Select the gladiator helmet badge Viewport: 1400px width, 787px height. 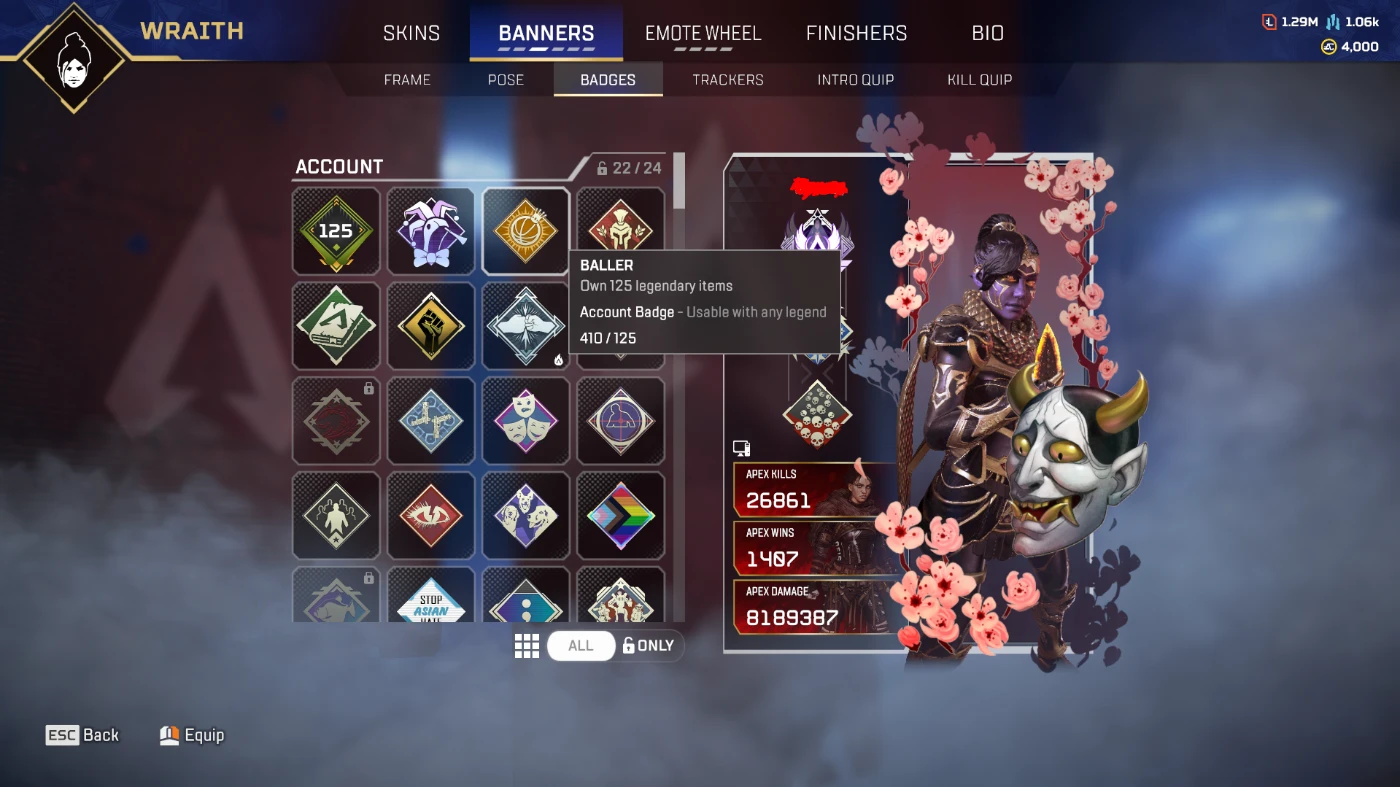tap(620, 231)
